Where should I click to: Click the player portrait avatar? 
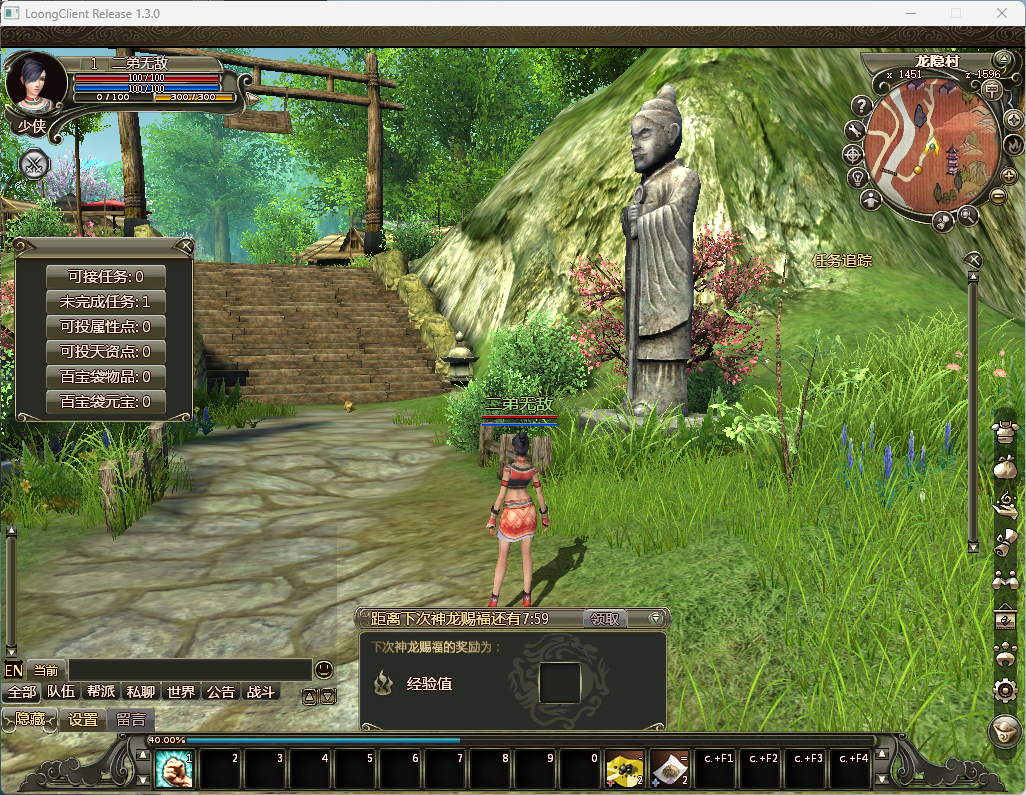(36, 84)
